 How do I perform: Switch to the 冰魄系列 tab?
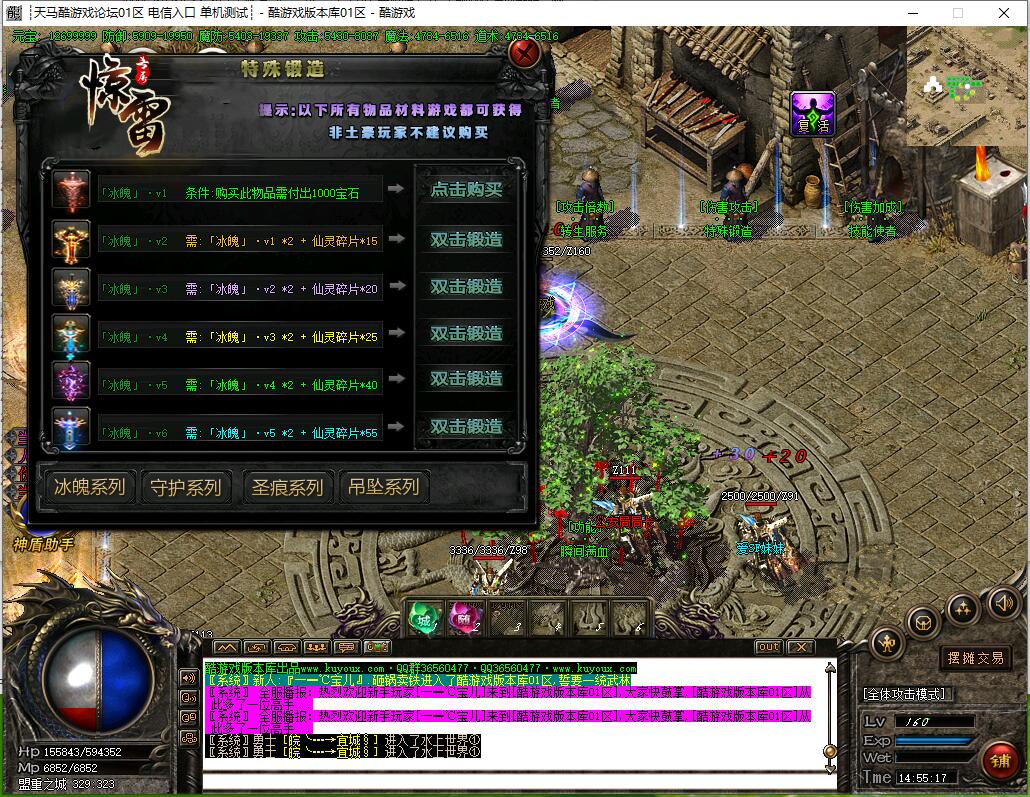90,487
